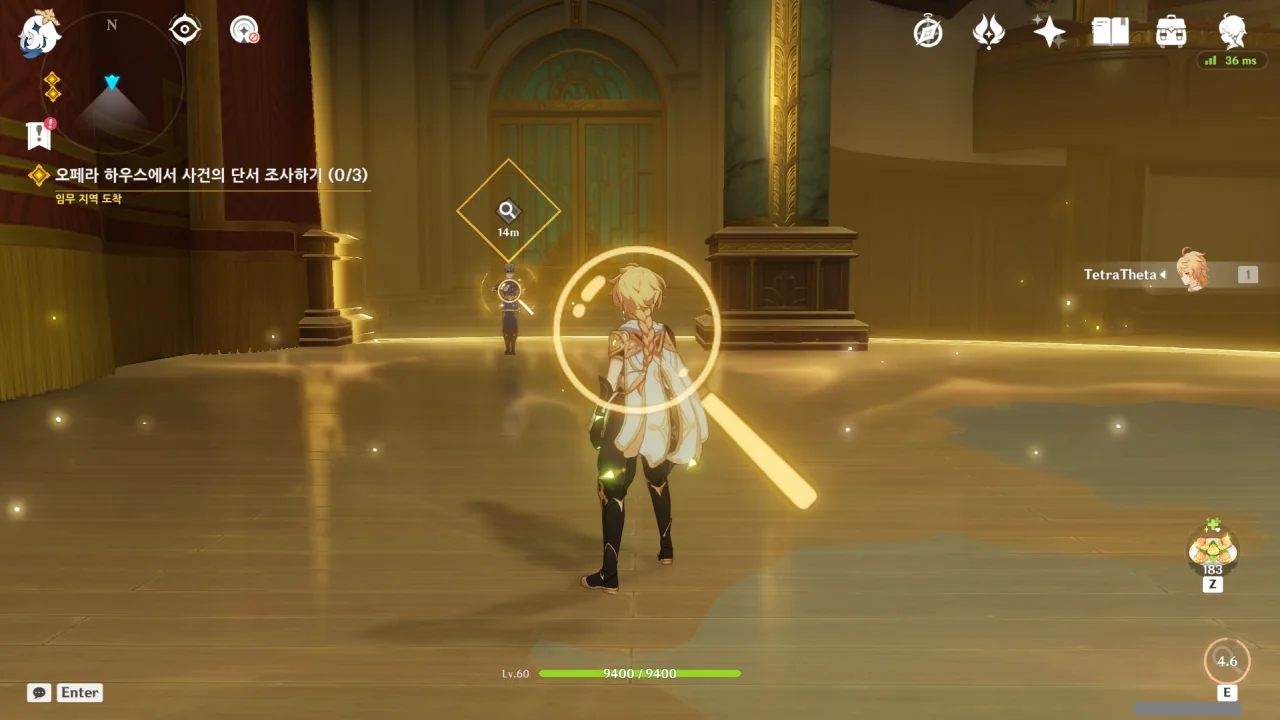The height and width of the screenshot is (720, 1280).
Task: Open the compass events icon
Action: tap(928, 32)
